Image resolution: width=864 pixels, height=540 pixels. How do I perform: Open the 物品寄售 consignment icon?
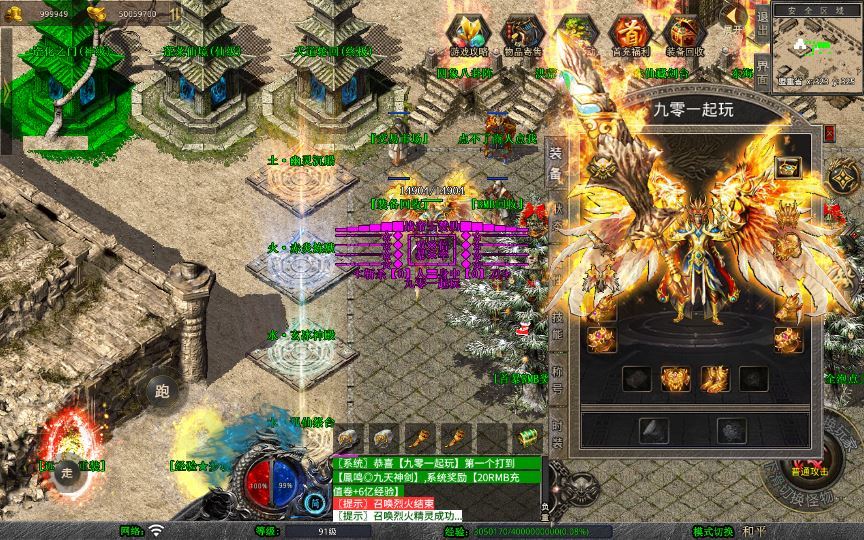click(x=521, y=33)
